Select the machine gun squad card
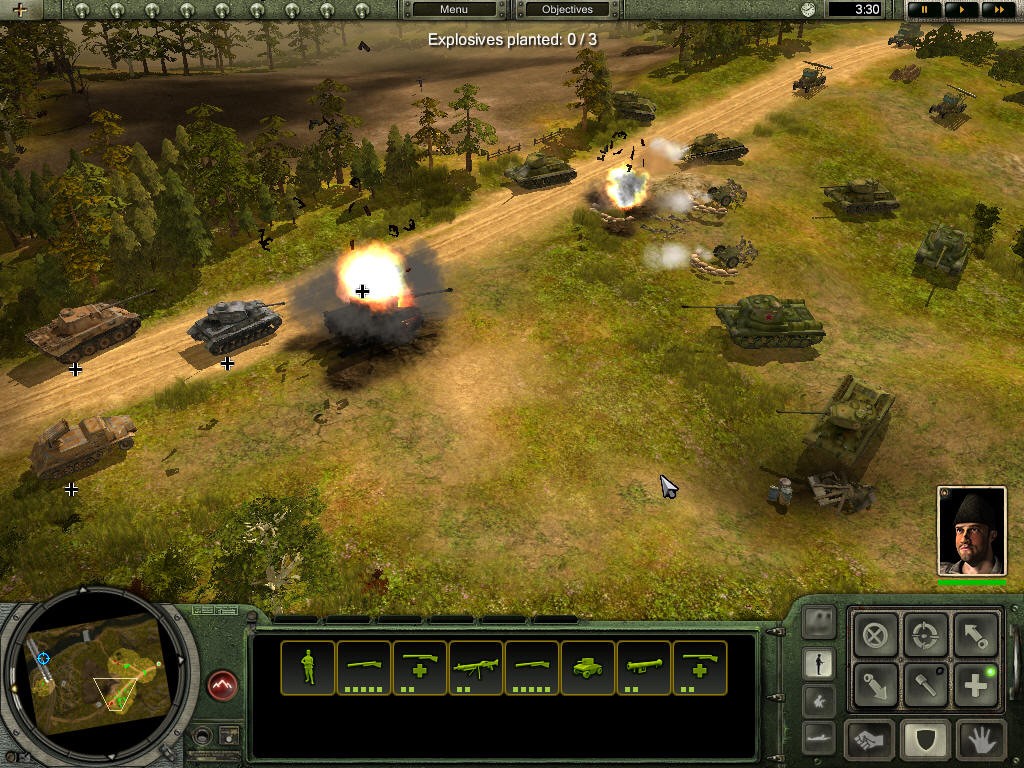 pyautogui.click(x=476, y=667)
